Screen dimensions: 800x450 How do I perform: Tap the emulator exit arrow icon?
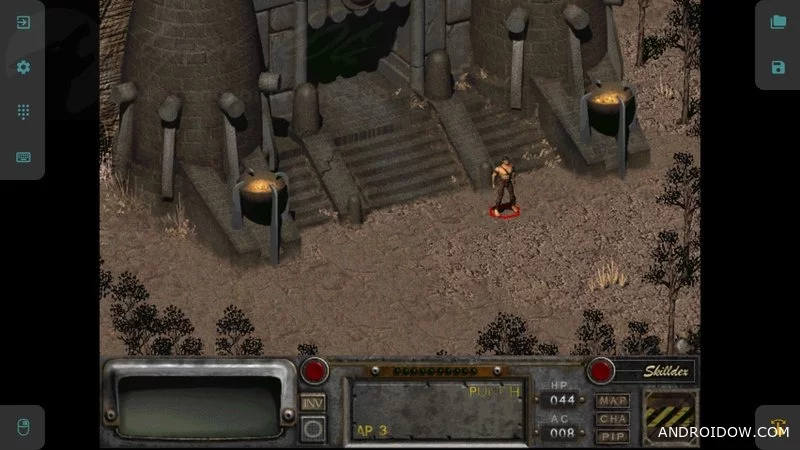click(x=23, y=22)
